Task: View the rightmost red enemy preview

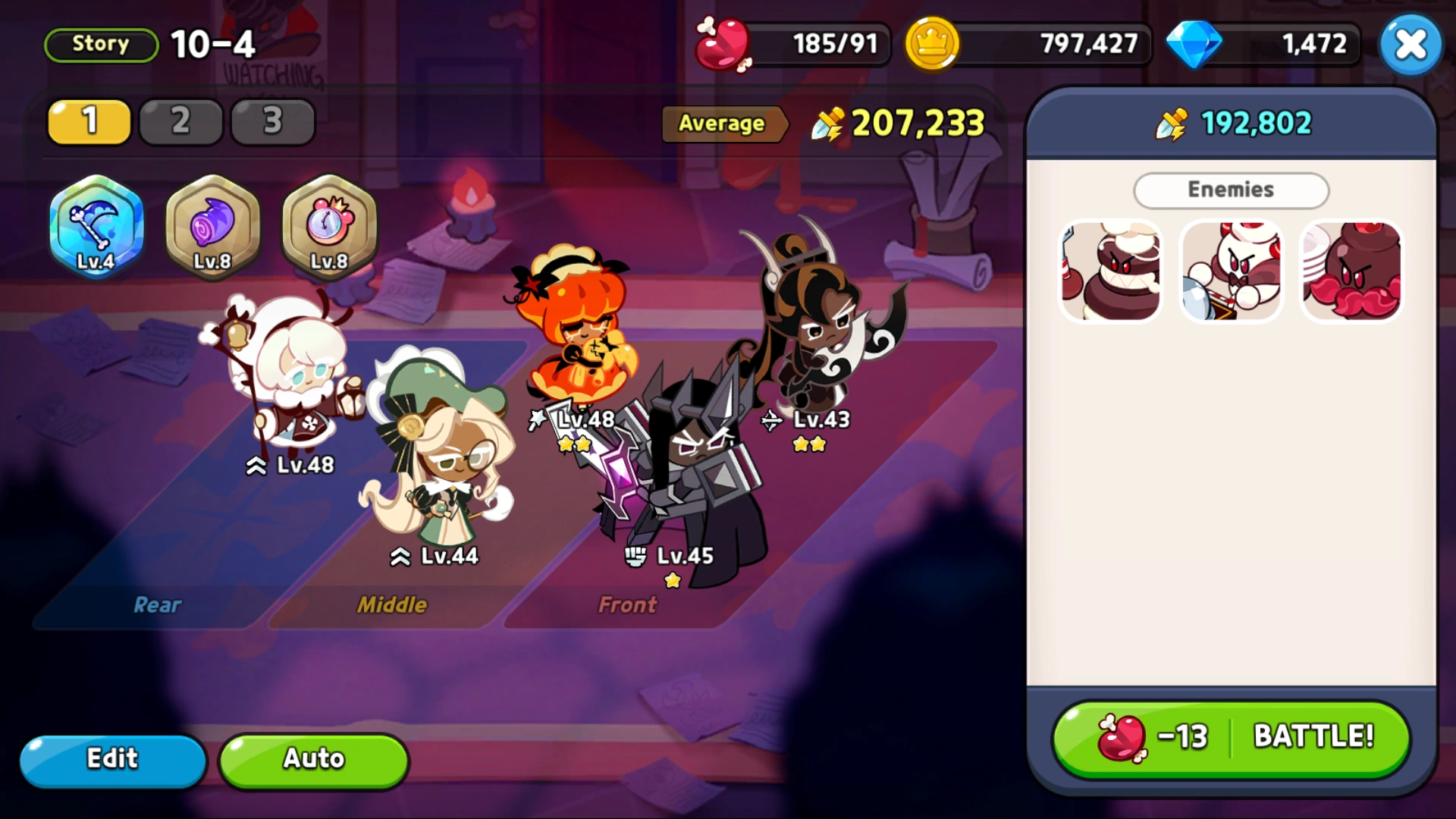Action: 1351,271
